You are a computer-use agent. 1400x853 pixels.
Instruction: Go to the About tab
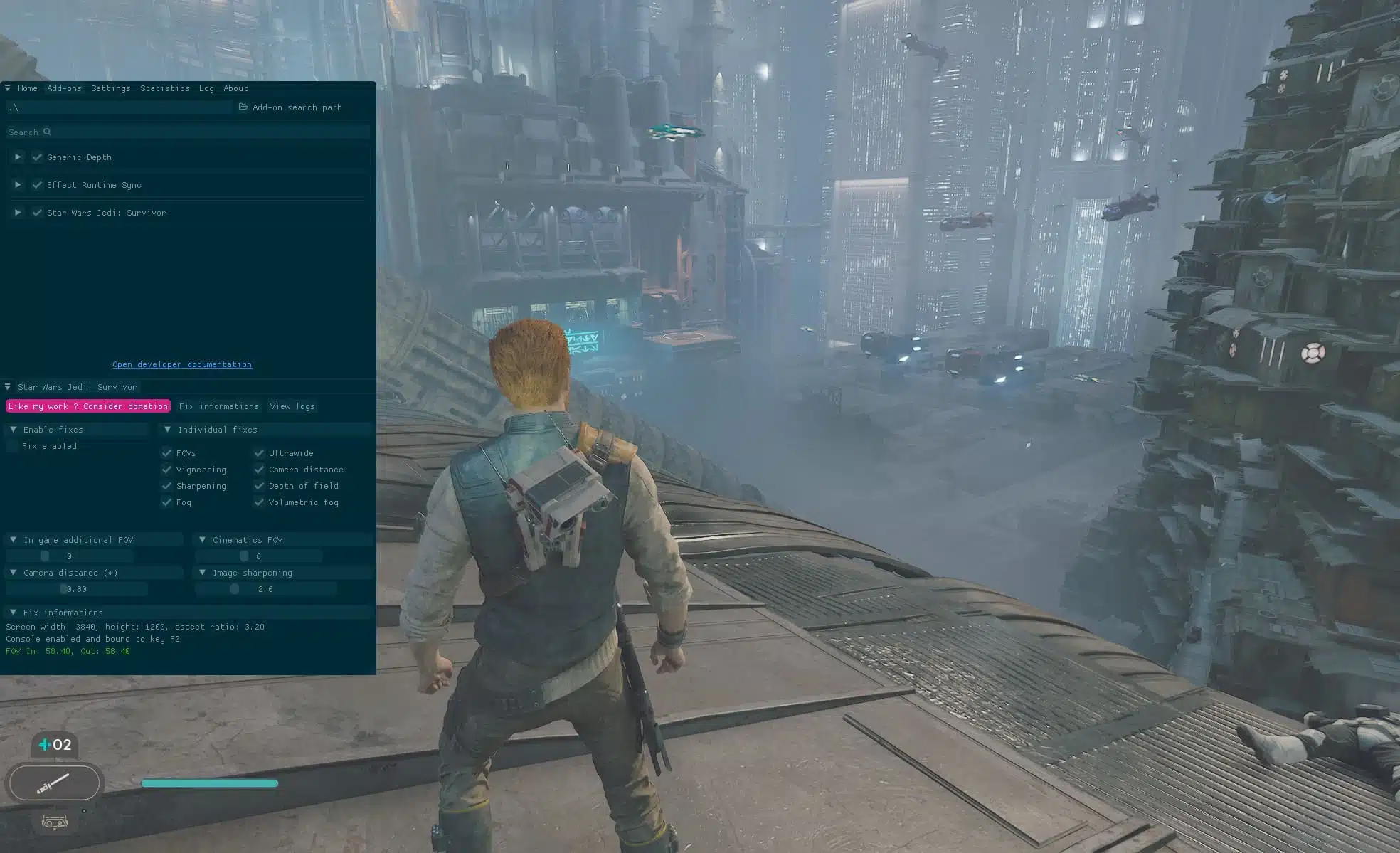pos(235,88)
